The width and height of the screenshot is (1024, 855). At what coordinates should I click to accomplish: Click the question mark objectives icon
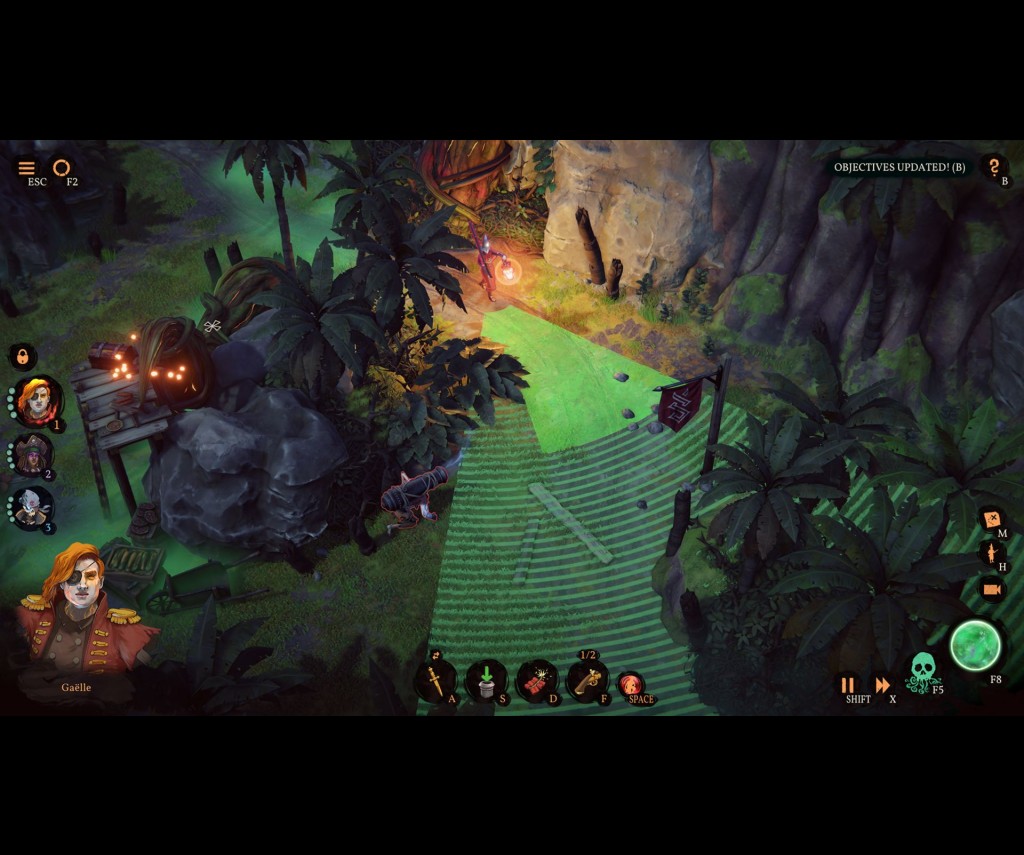click(x=993, y=167)
